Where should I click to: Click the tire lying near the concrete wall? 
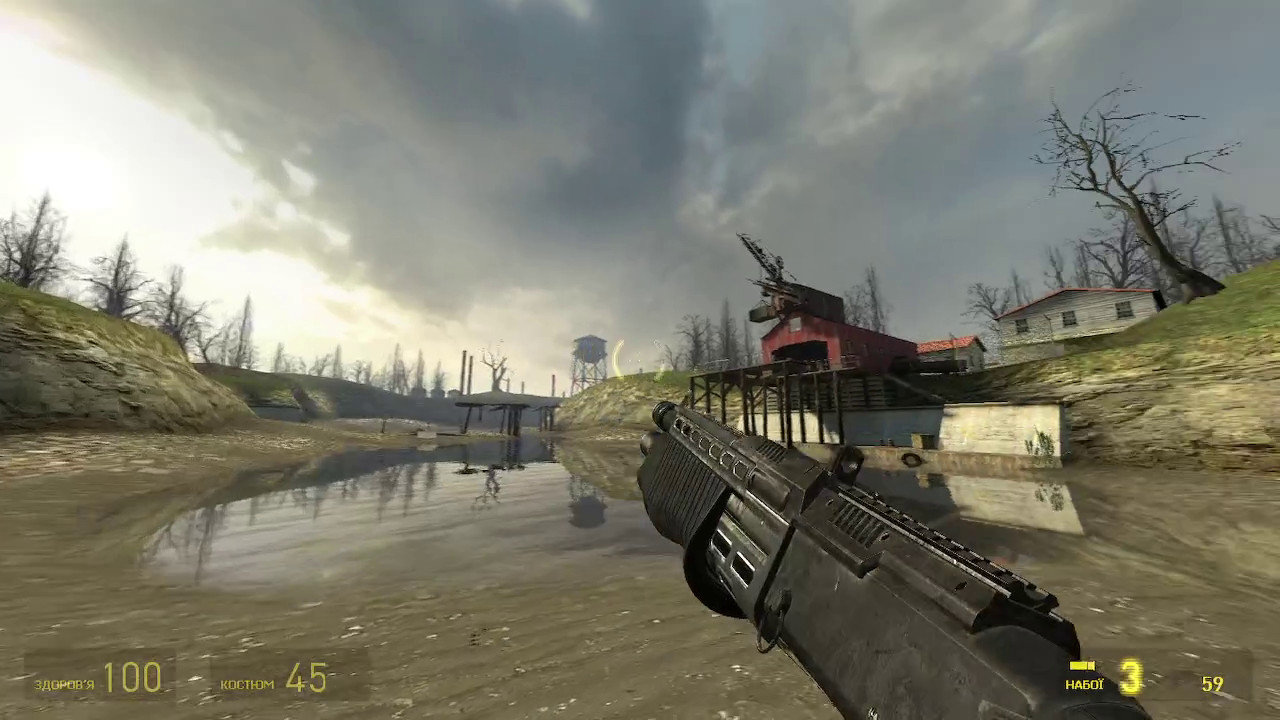click(912, 458)
